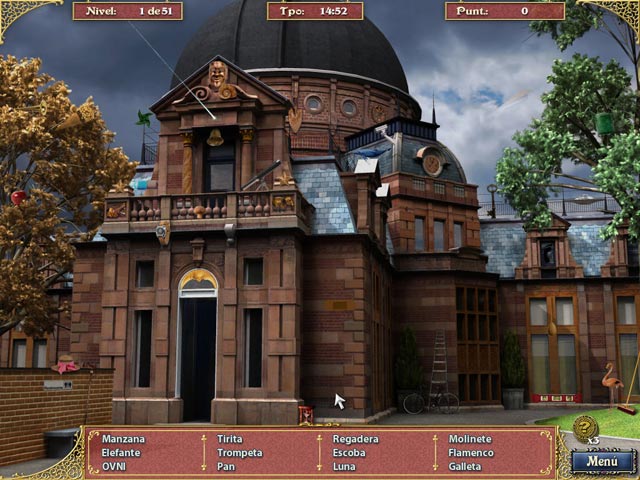Use the question mark hint coin
The width and height of the screenshot is (640, 480).
(x=586, y=428)
